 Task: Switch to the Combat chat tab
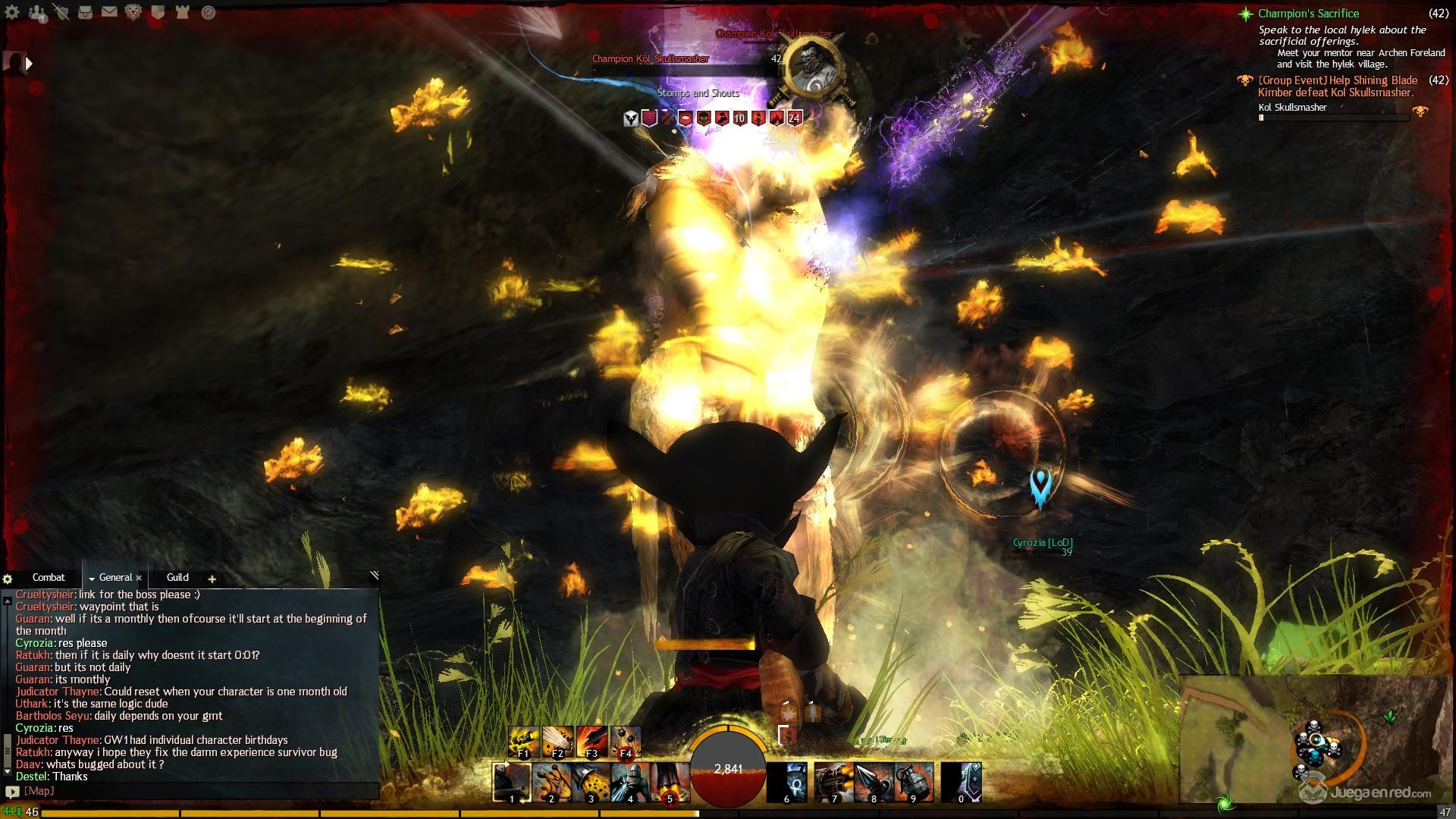[x=49, y=578]
